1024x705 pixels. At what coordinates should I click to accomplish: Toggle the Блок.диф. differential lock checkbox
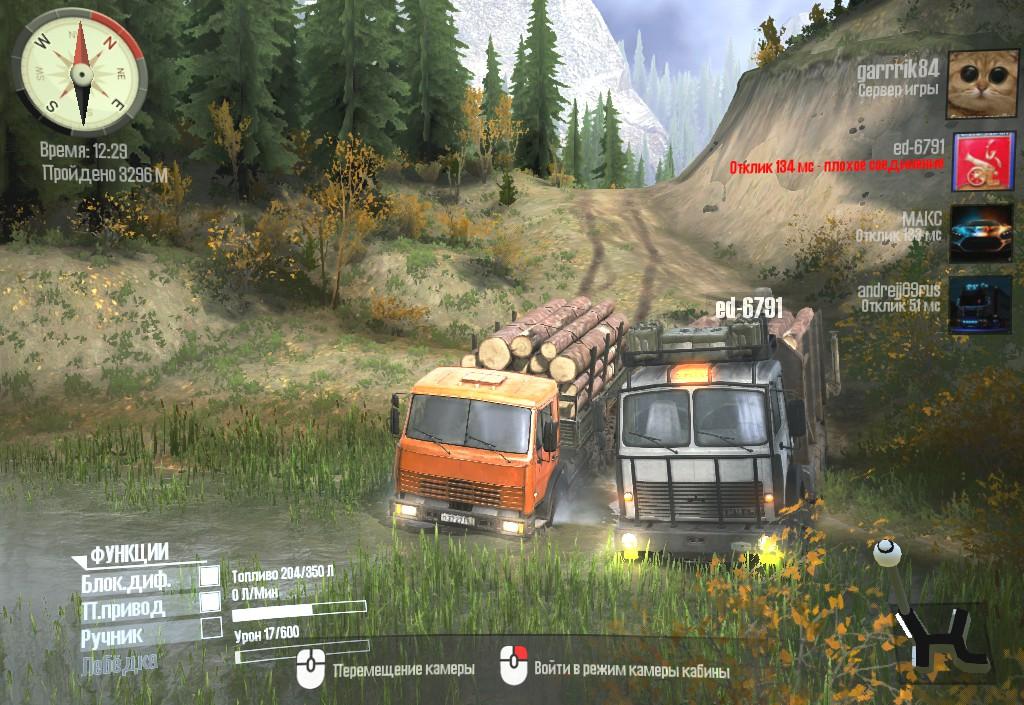(210, 576)
